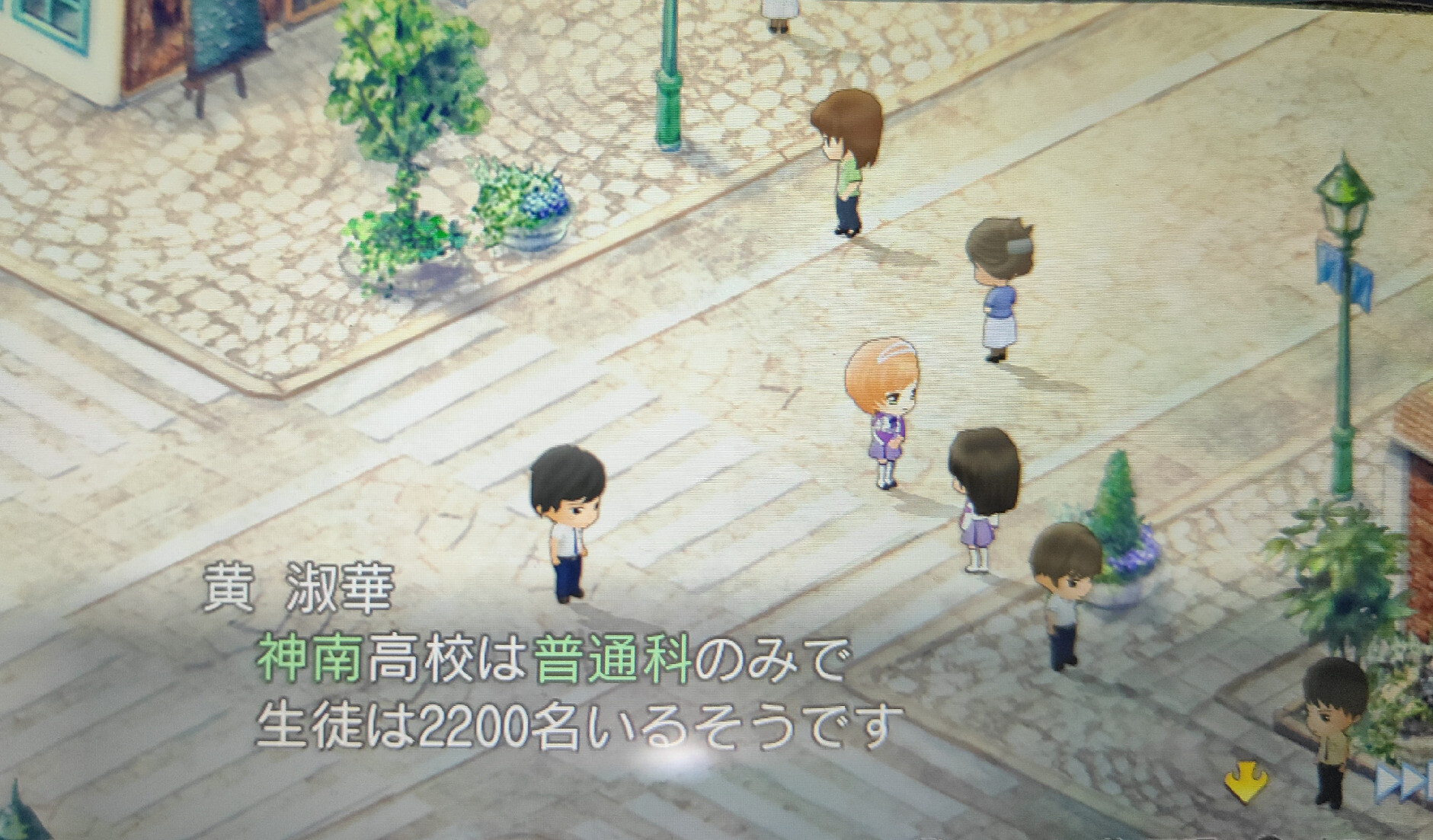Activate the blue fast-forward skip arrows
The width and height of the screenshot is (1433, 840).
tap(1403, 783)
